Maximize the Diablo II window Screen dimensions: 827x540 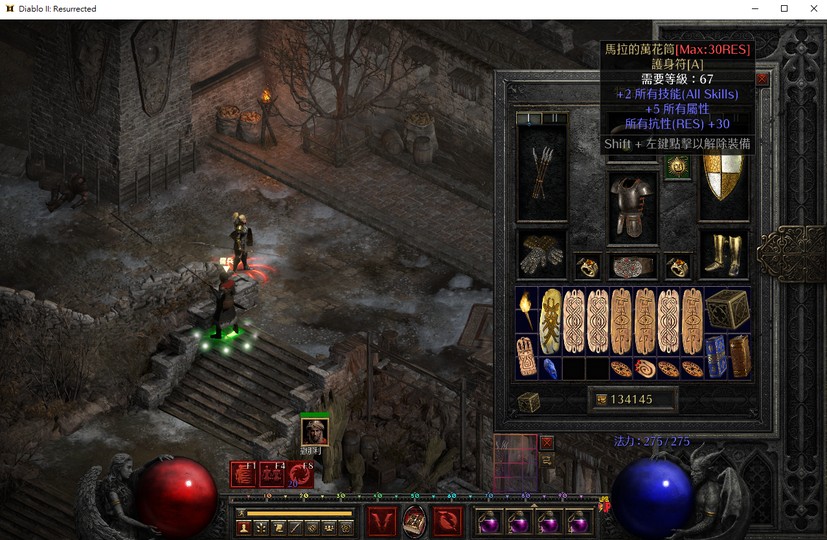pyautogui.click(x=784, y=9)
